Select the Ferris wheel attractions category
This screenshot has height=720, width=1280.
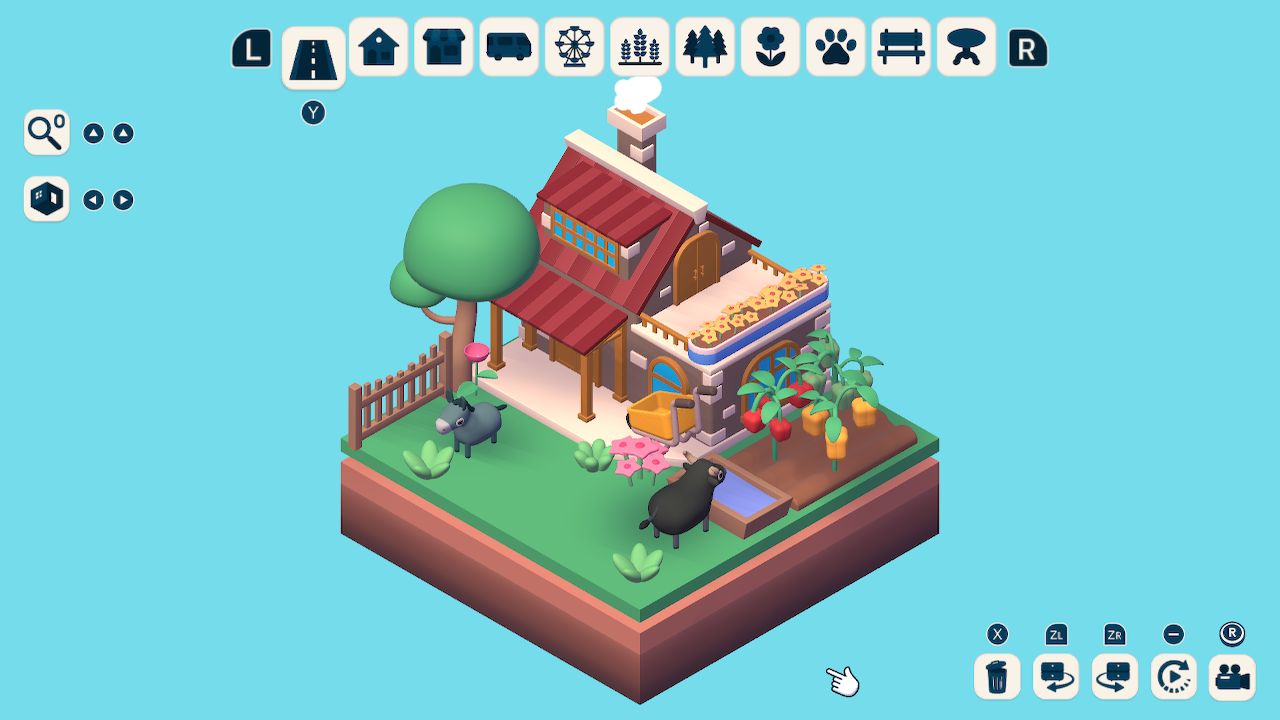pos(574,46)
